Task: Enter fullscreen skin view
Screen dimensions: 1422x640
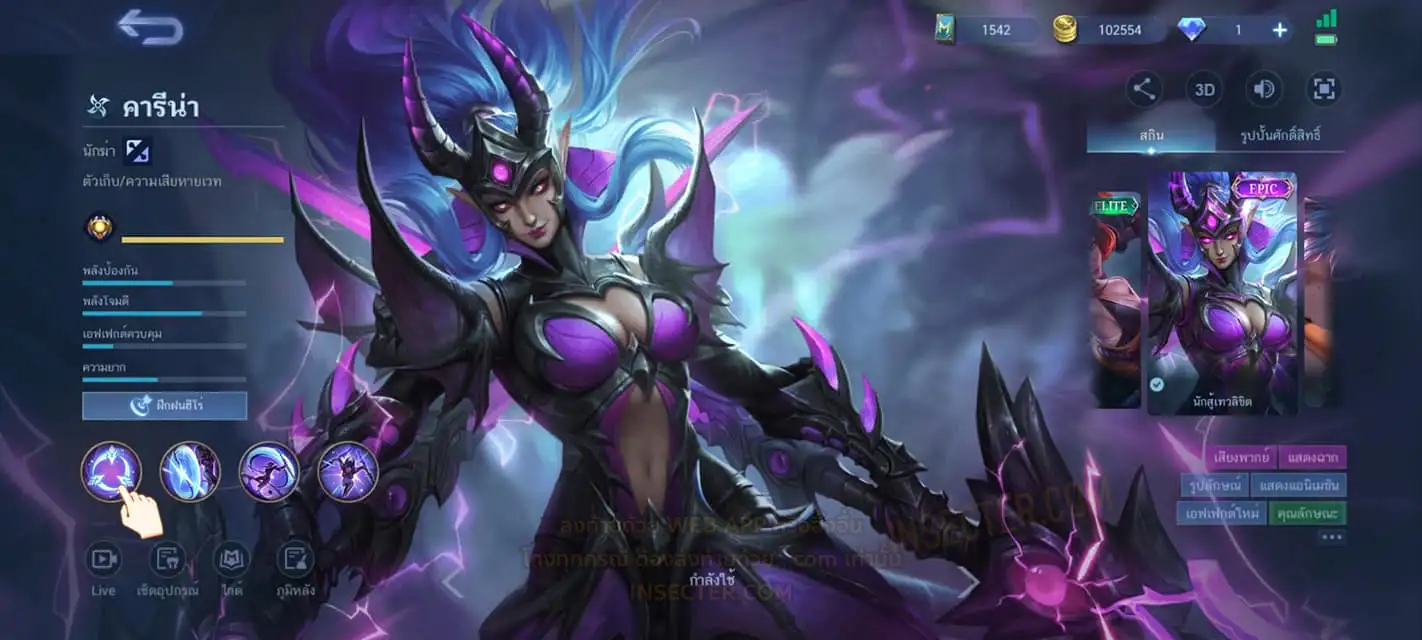Action: [1324, 90]
